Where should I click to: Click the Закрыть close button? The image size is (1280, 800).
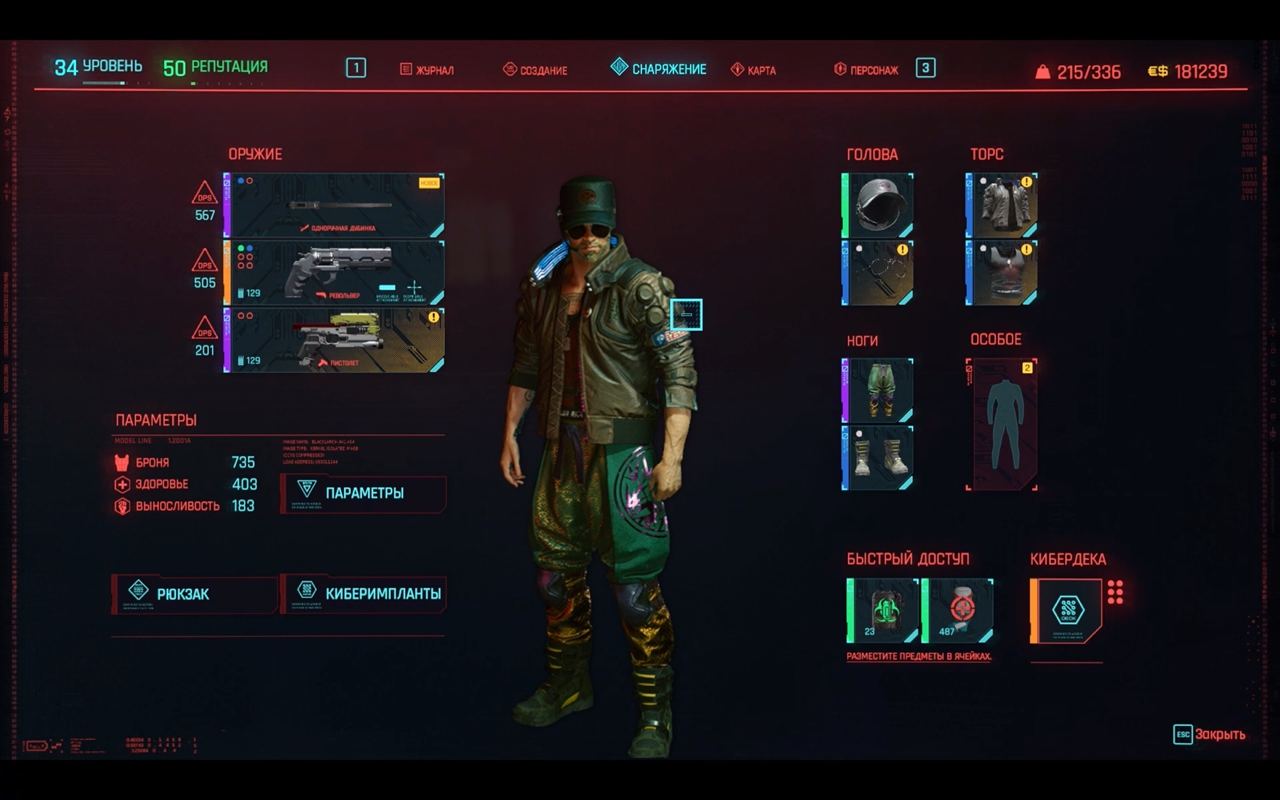tap(1210, 735)
